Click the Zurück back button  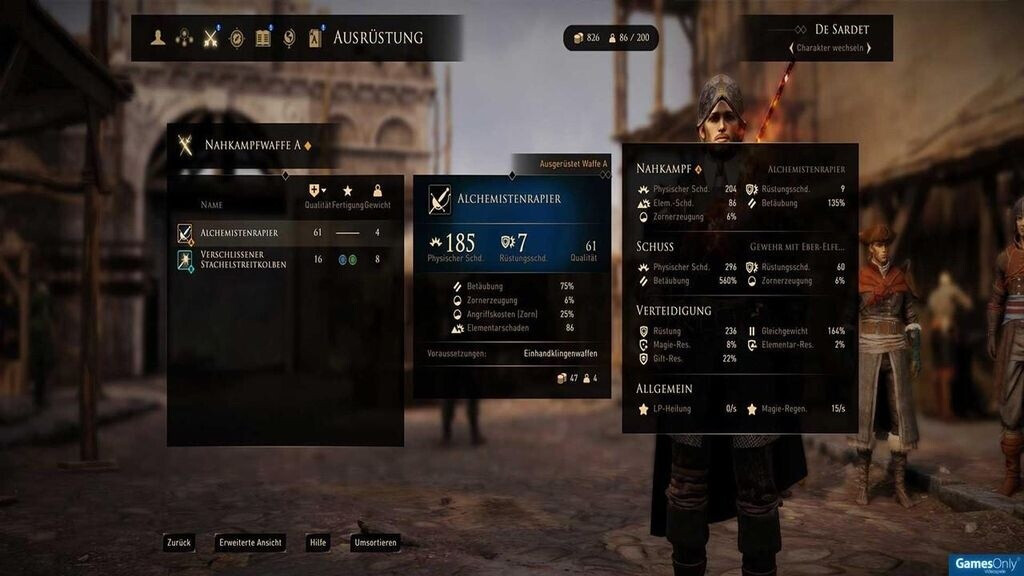(x=178, y=543)
